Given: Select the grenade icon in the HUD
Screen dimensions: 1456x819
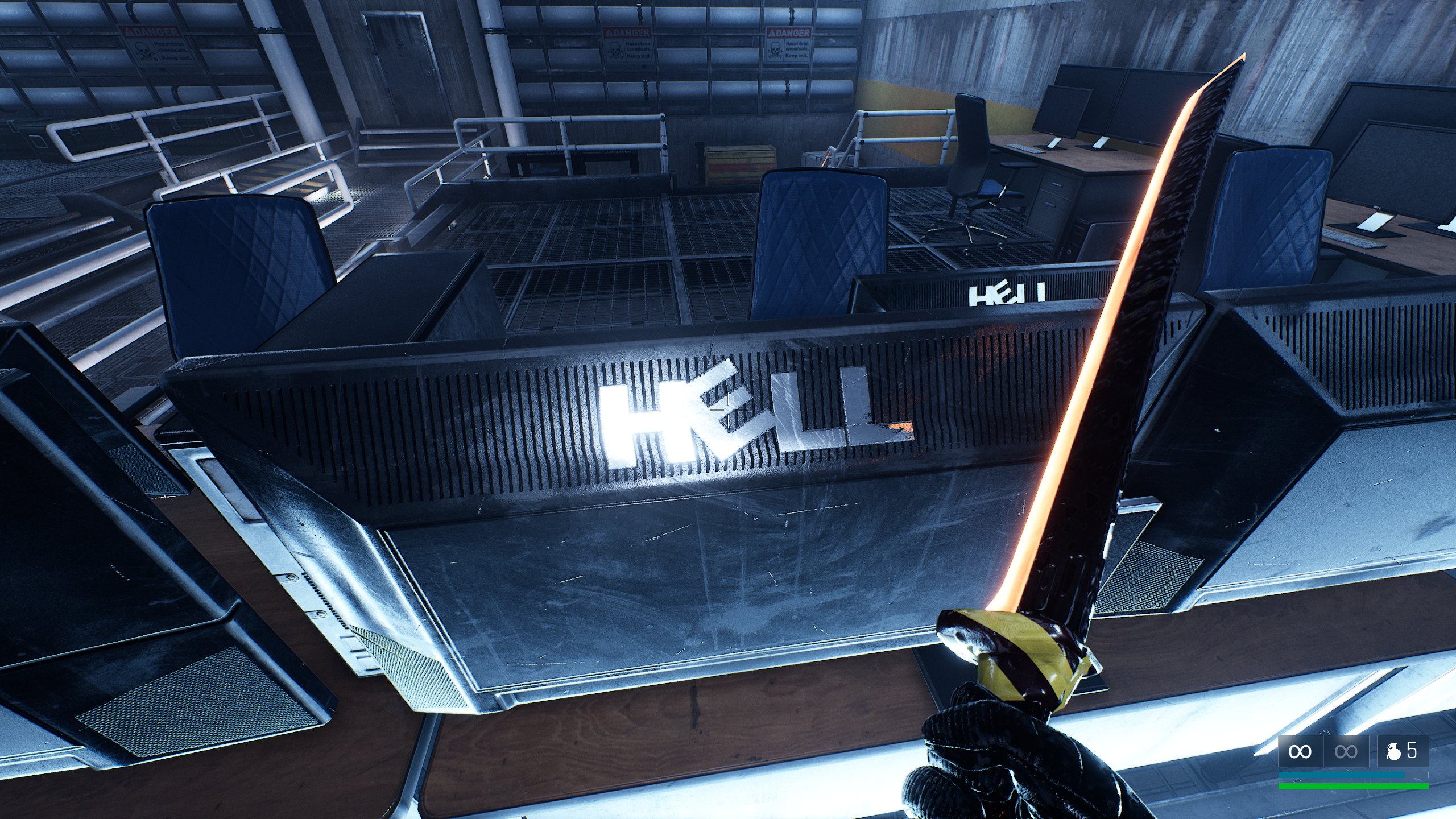Looking at the screenshot, I should click(x=1394, y=752).
